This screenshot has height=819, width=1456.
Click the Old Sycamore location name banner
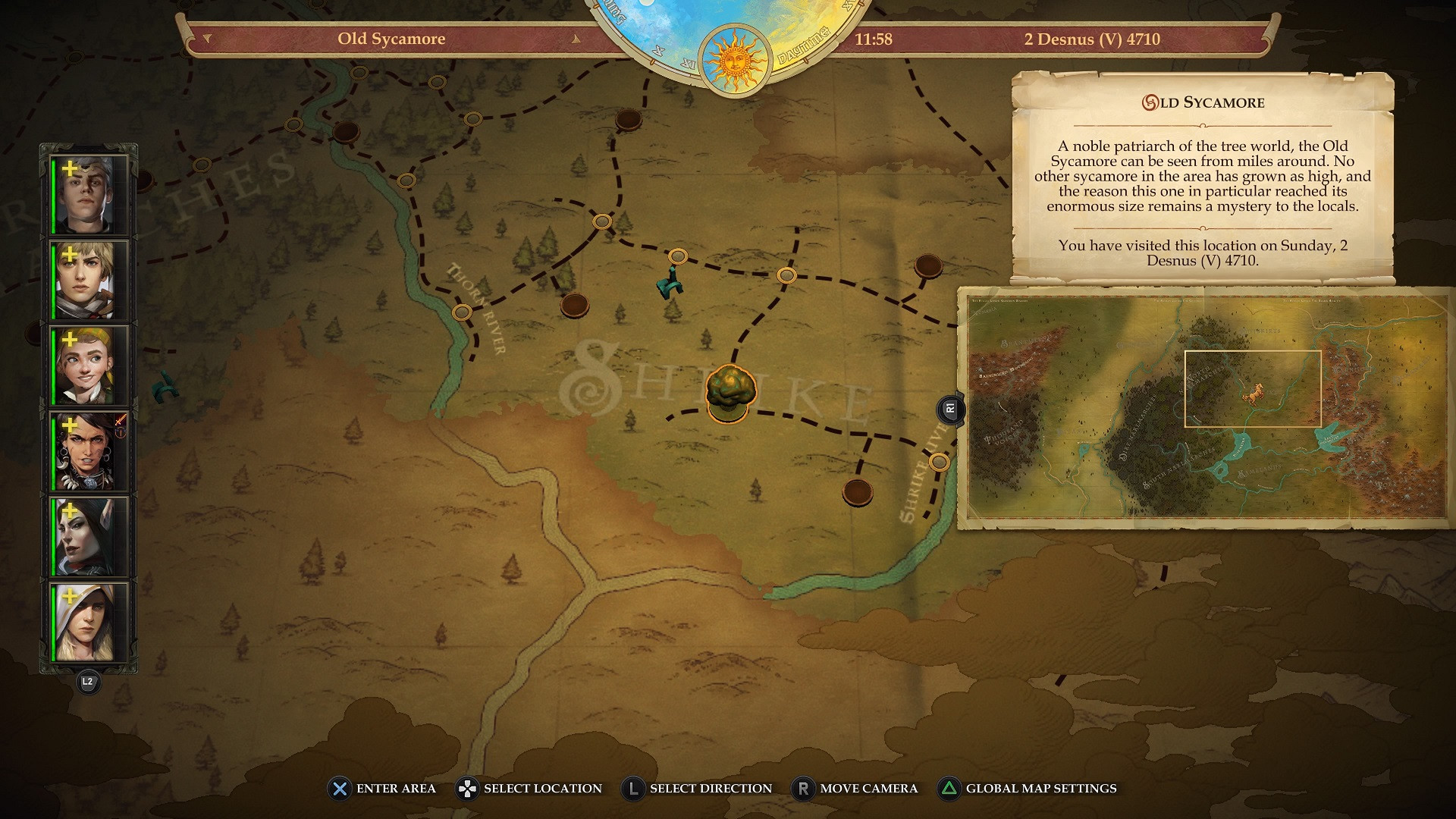click(x=391, y=39)
